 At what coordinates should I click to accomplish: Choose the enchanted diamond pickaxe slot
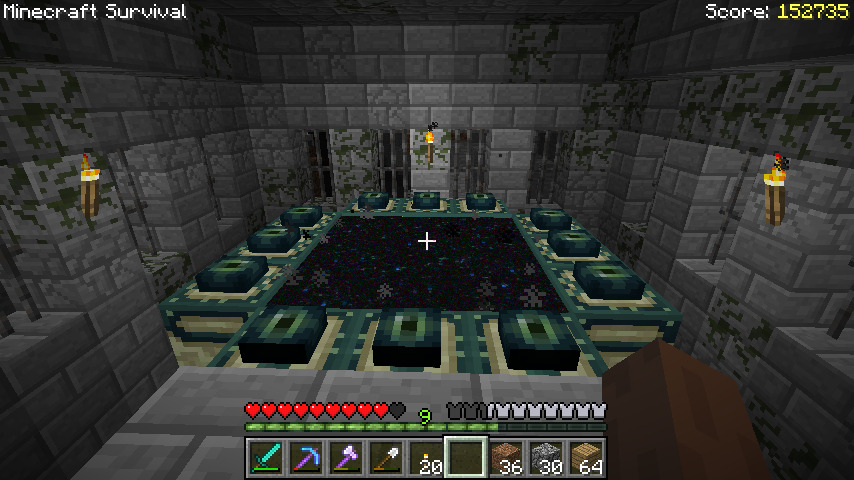[x=305, y=458]
